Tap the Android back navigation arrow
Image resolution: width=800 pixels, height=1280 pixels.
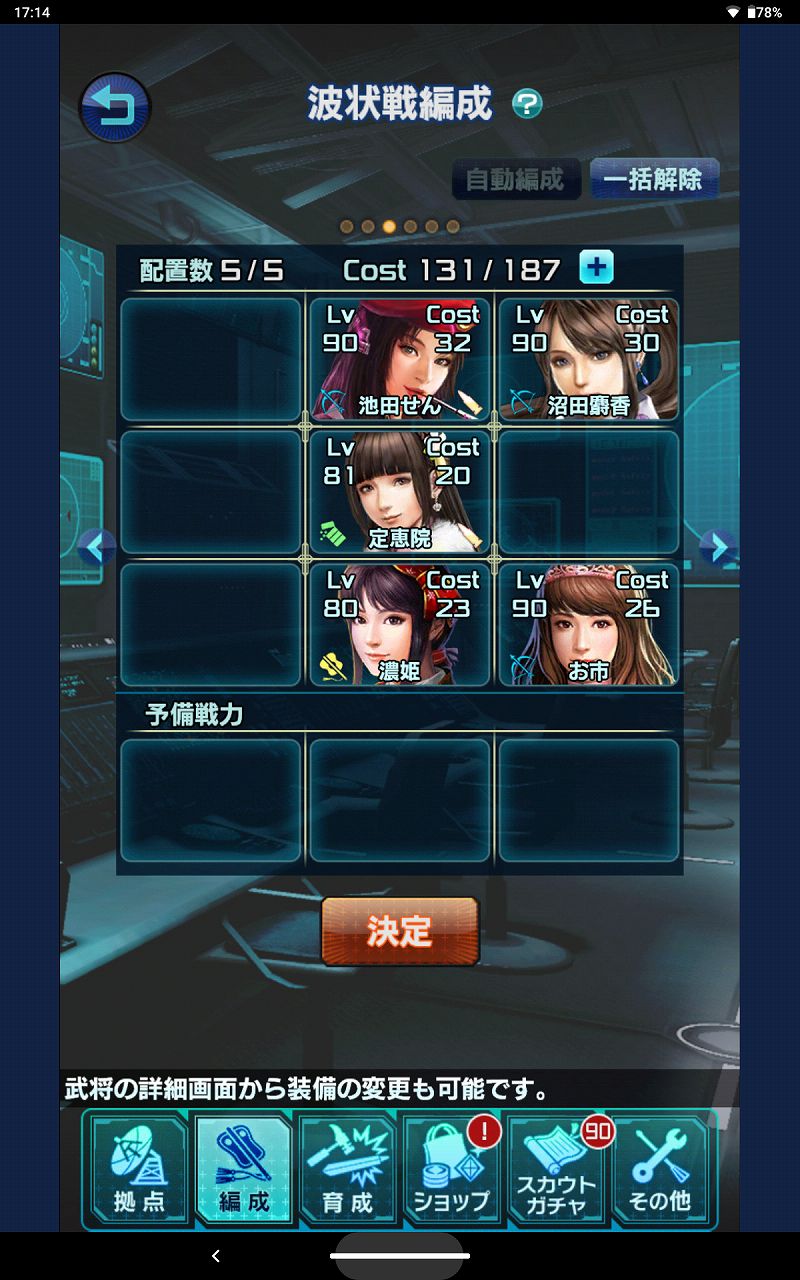click(x=216, y=1256)
